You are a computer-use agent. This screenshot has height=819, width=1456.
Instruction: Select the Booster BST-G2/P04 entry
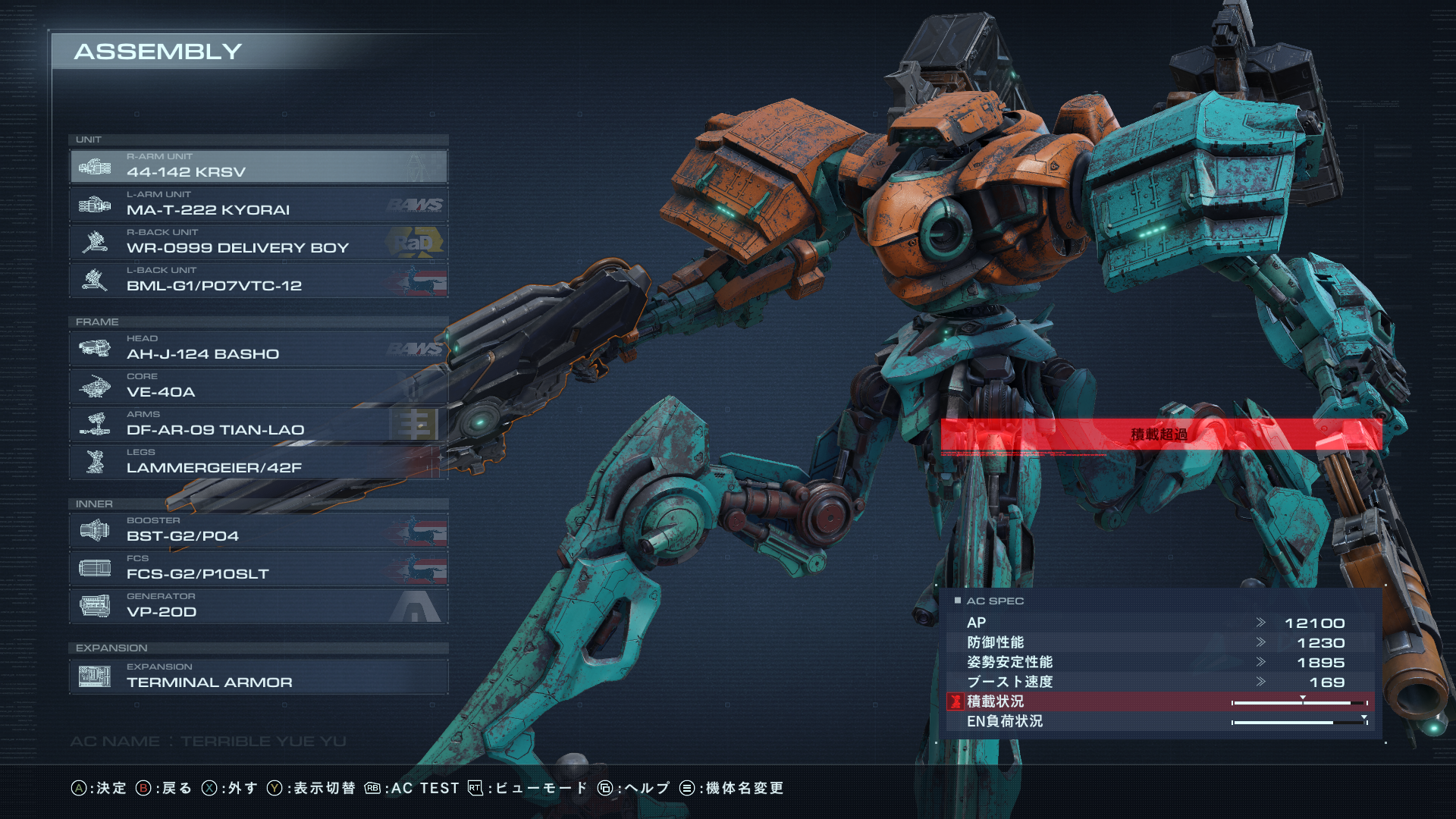[258, 530]
